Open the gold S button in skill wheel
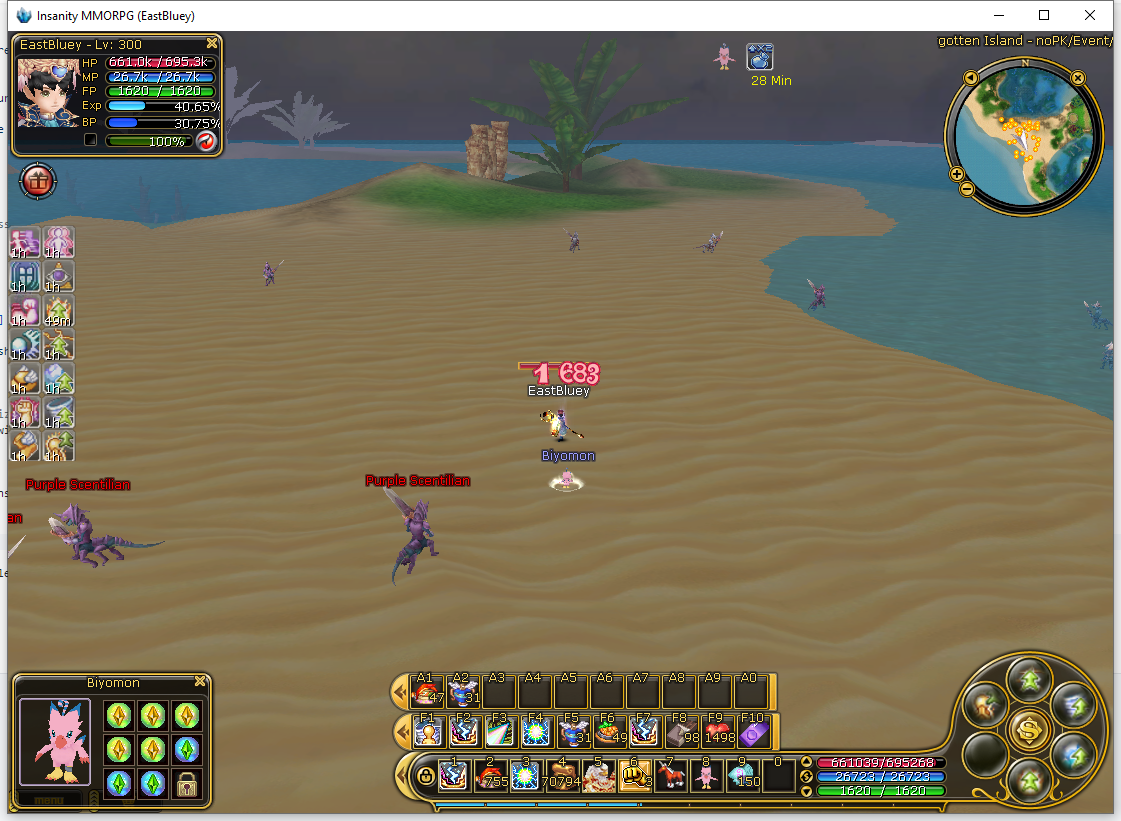 [x=1028, y=730]
